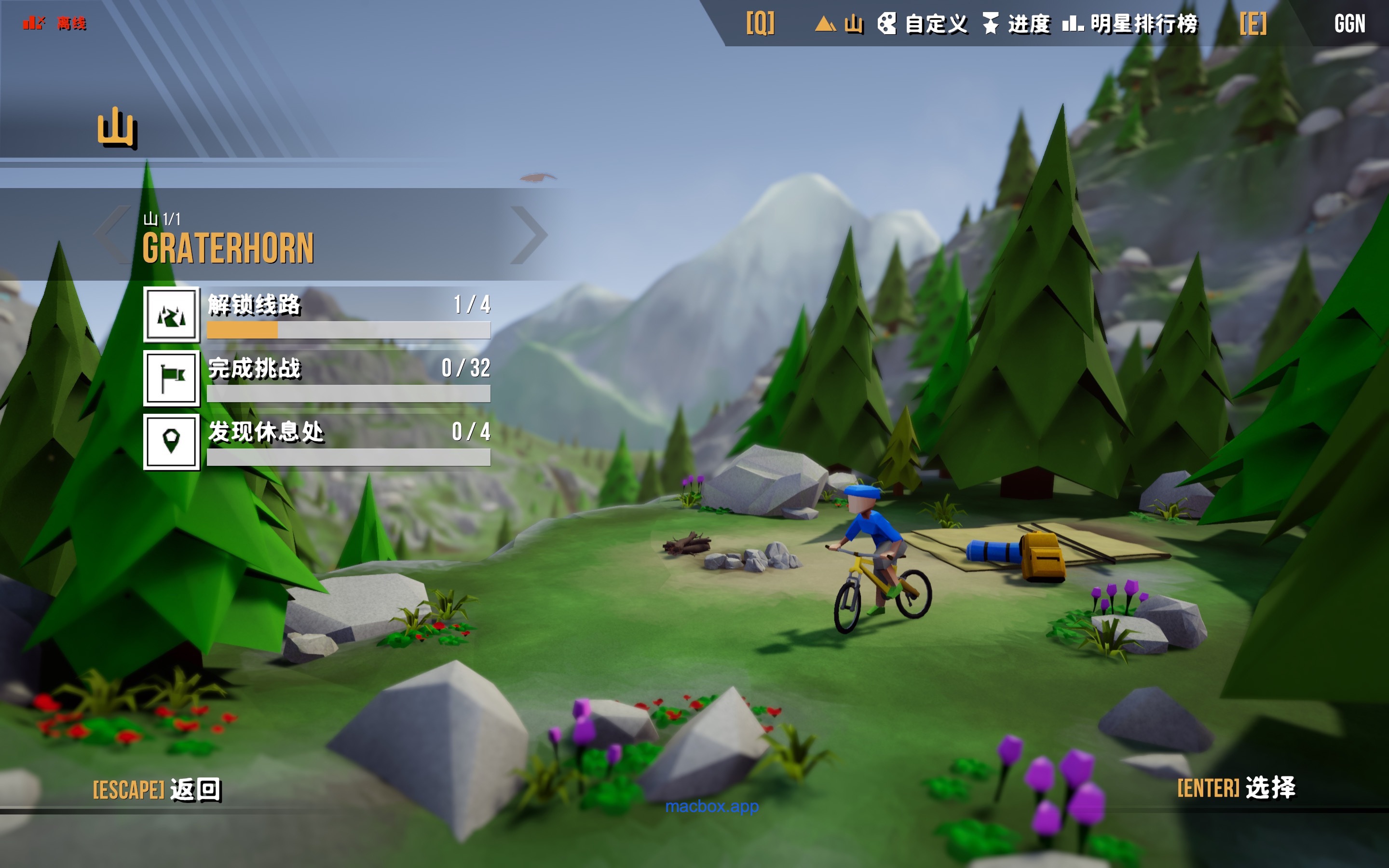Screen dimensions: 1389x868
Task: Switch to the 进度 progress tab
Action: (1017, 24)
